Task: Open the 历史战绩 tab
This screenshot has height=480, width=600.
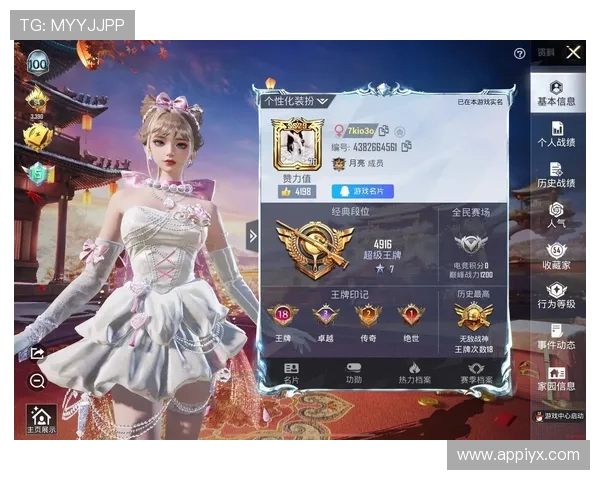Action: pyautogui.click(x=556, y=176)
